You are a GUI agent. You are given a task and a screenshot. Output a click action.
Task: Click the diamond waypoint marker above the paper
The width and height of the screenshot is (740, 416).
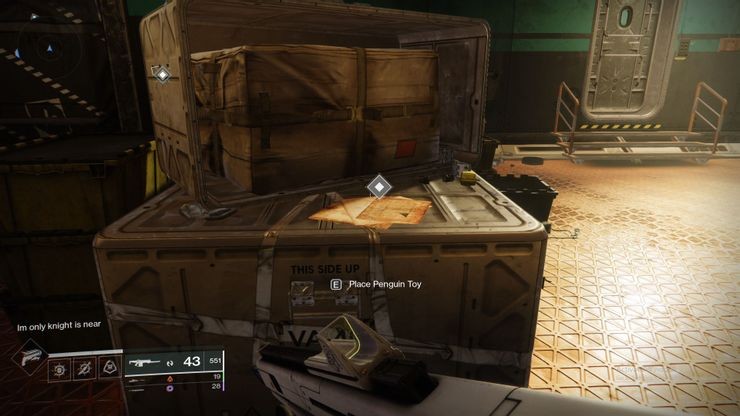click(378, 186)
